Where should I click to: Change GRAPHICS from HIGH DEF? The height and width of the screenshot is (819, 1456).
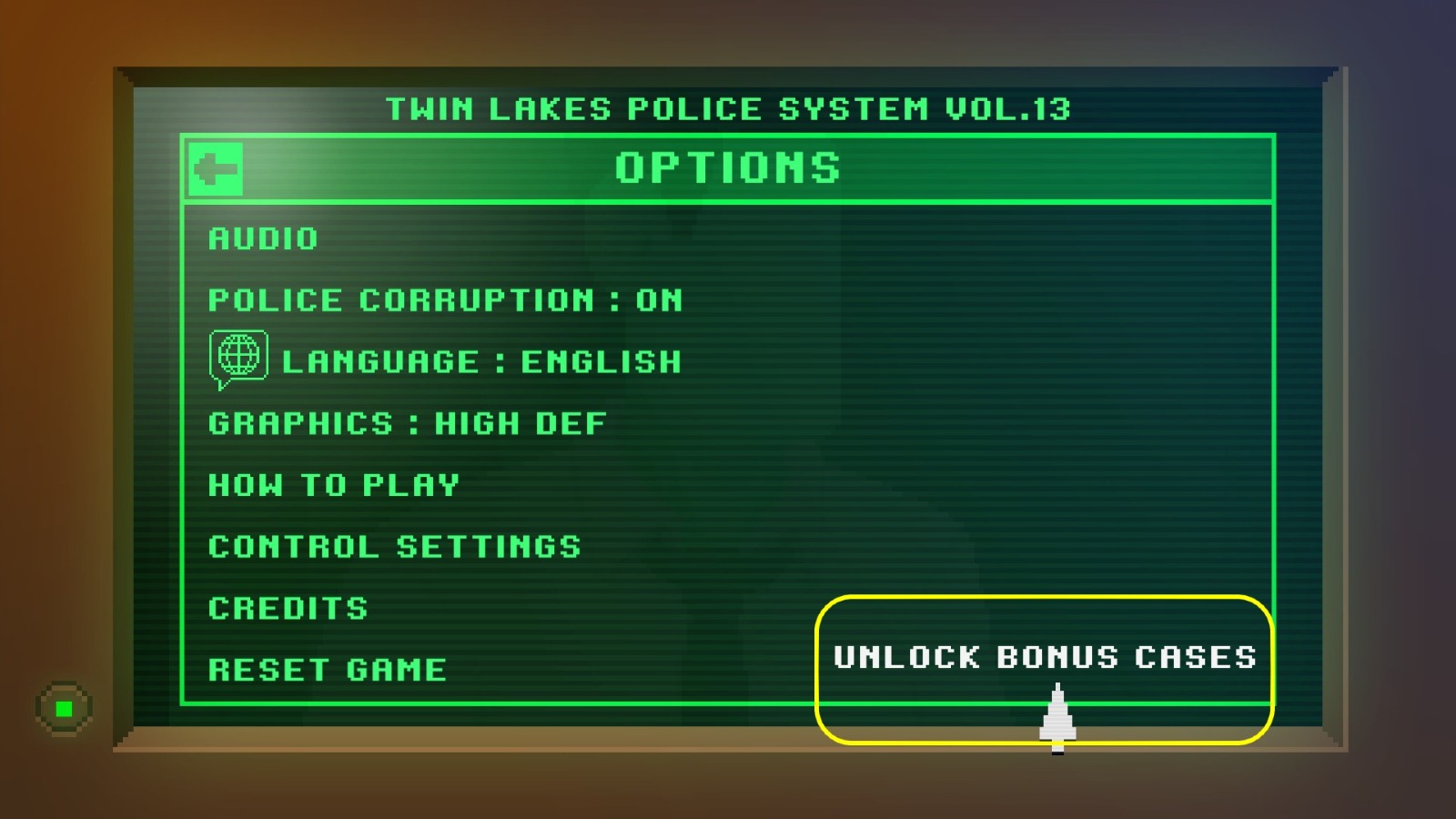point(407,422)
